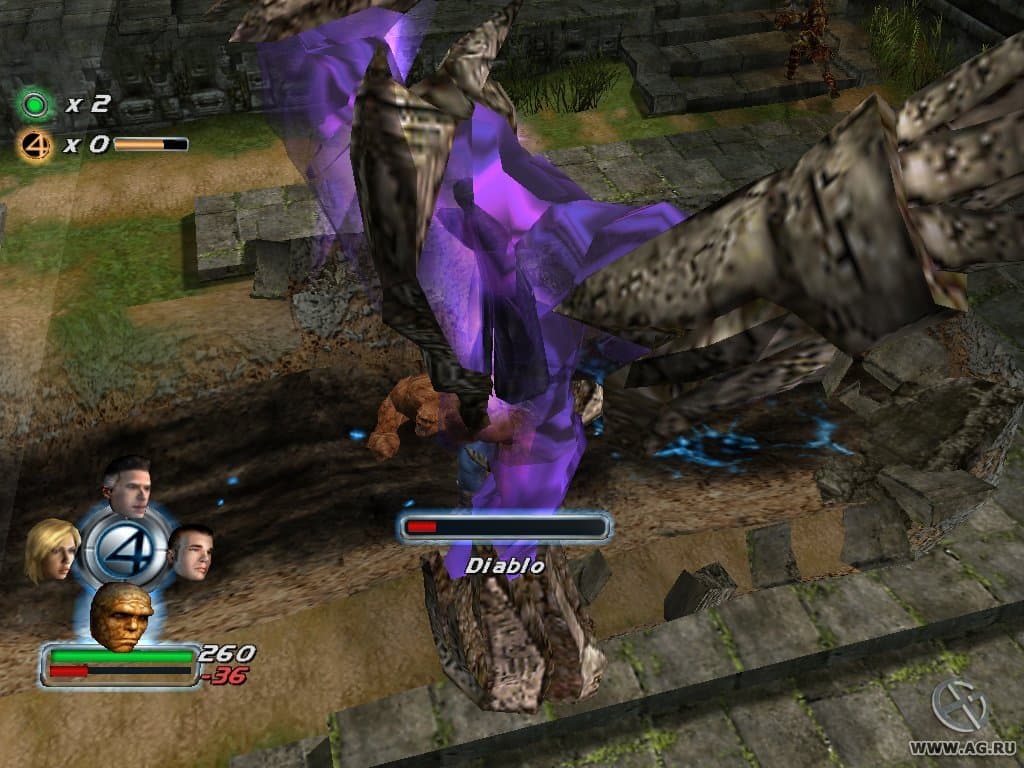Choose the Human Torch portrait
The height and width of the screenshot is (768, 1024).
191,550
